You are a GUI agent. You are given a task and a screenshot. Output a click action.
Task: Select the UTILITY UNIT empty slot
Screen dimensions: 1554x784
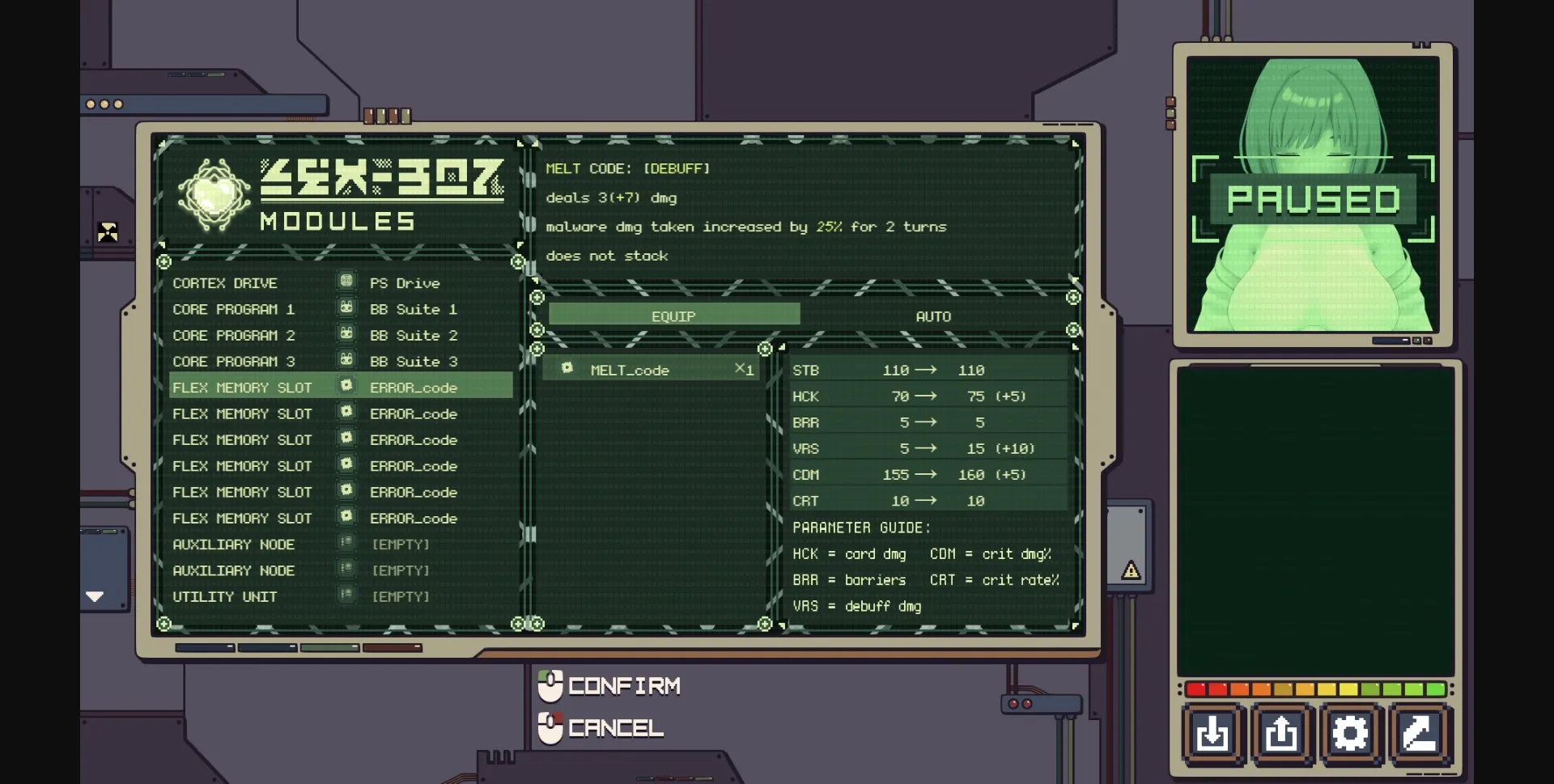[x=225, y=596]
